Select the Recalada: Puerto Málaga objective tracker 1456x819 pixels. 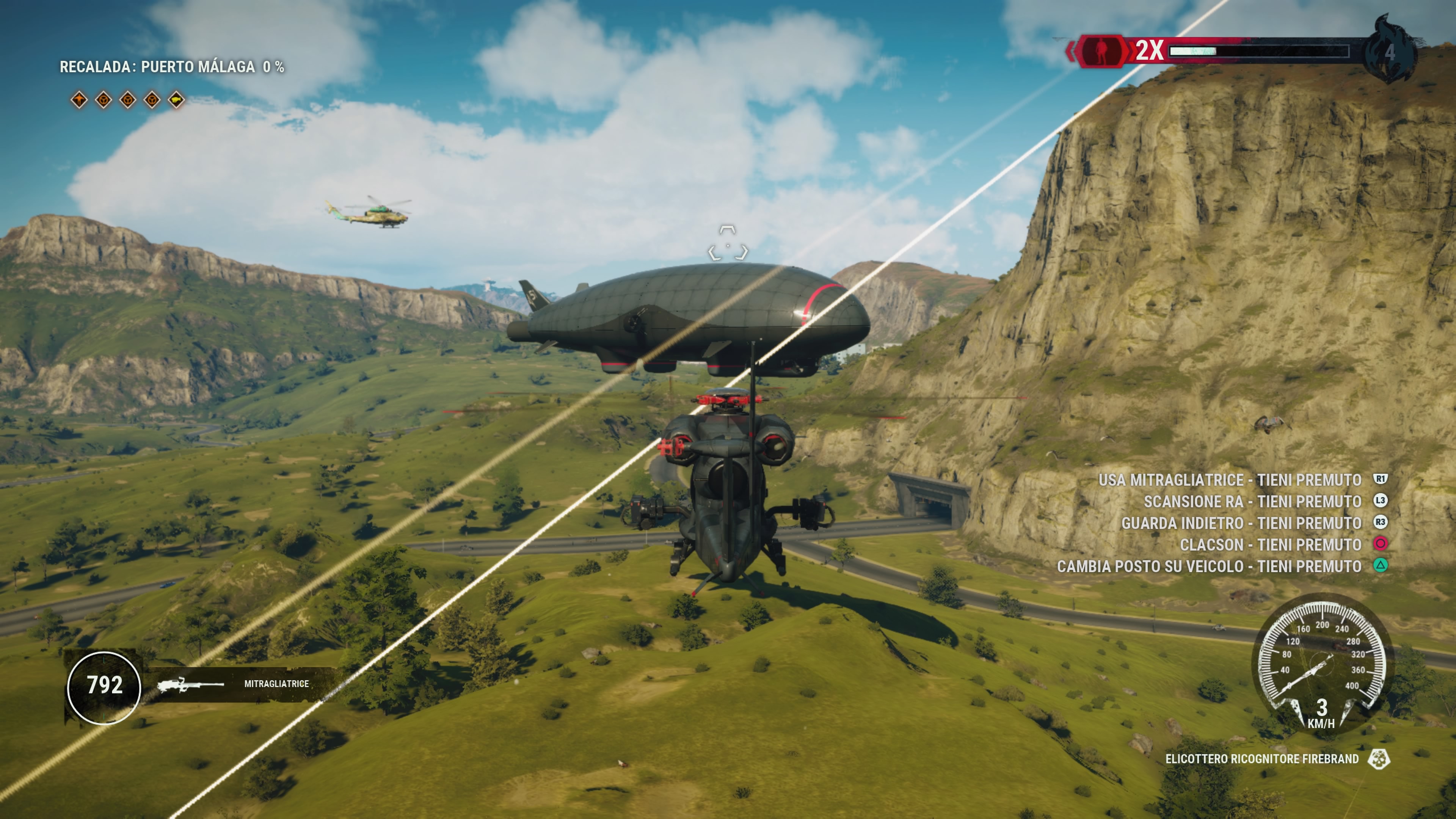[x=172, y=67]
